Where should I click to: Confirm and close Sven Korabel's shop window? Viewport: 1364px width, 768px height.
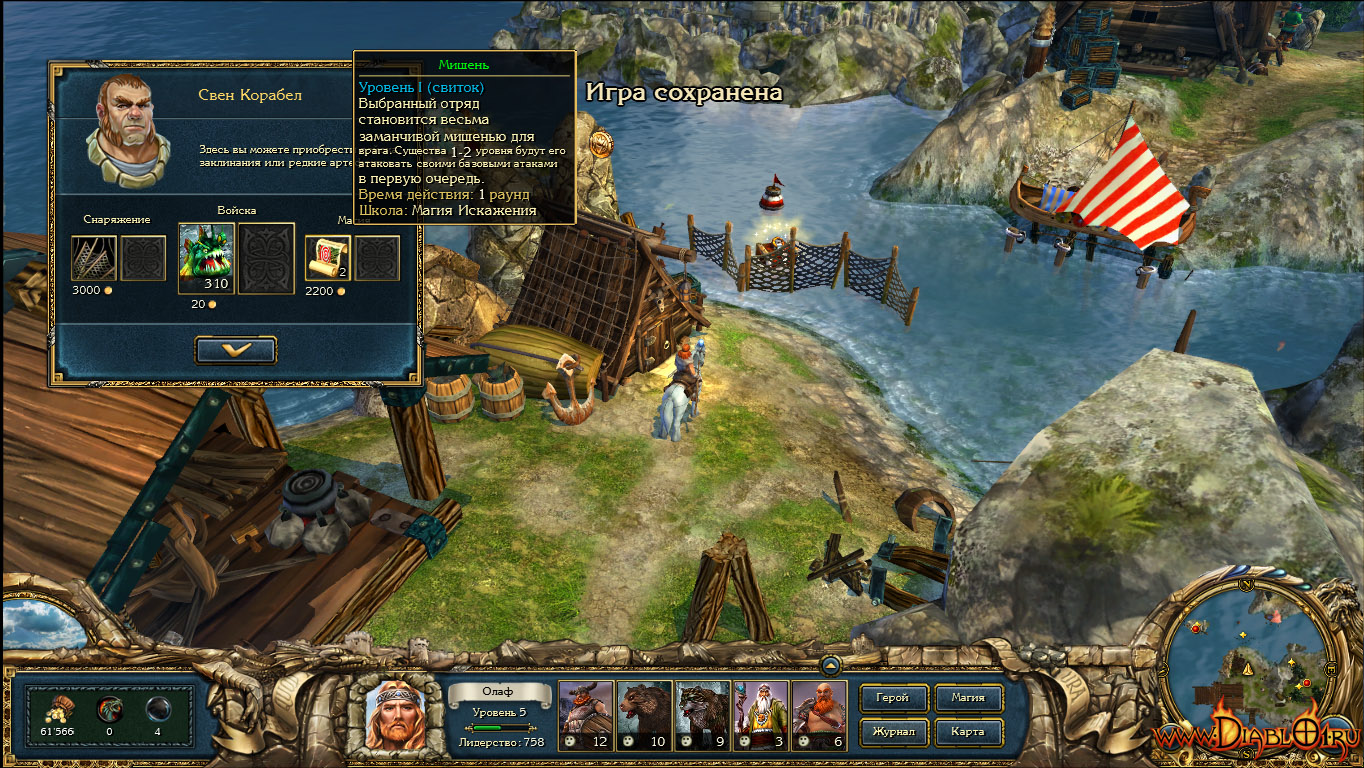tap(236, 350)
